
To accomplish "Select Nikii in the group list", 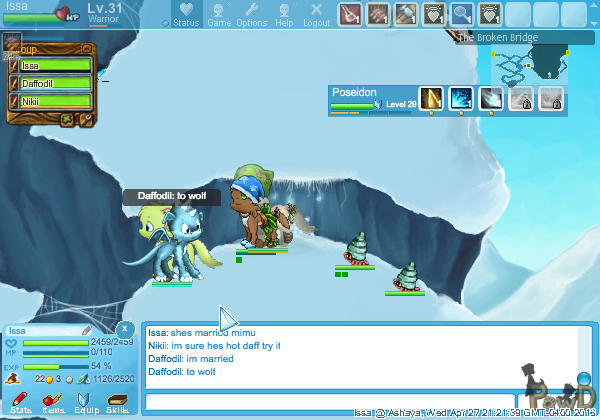I will pos(55,101).
